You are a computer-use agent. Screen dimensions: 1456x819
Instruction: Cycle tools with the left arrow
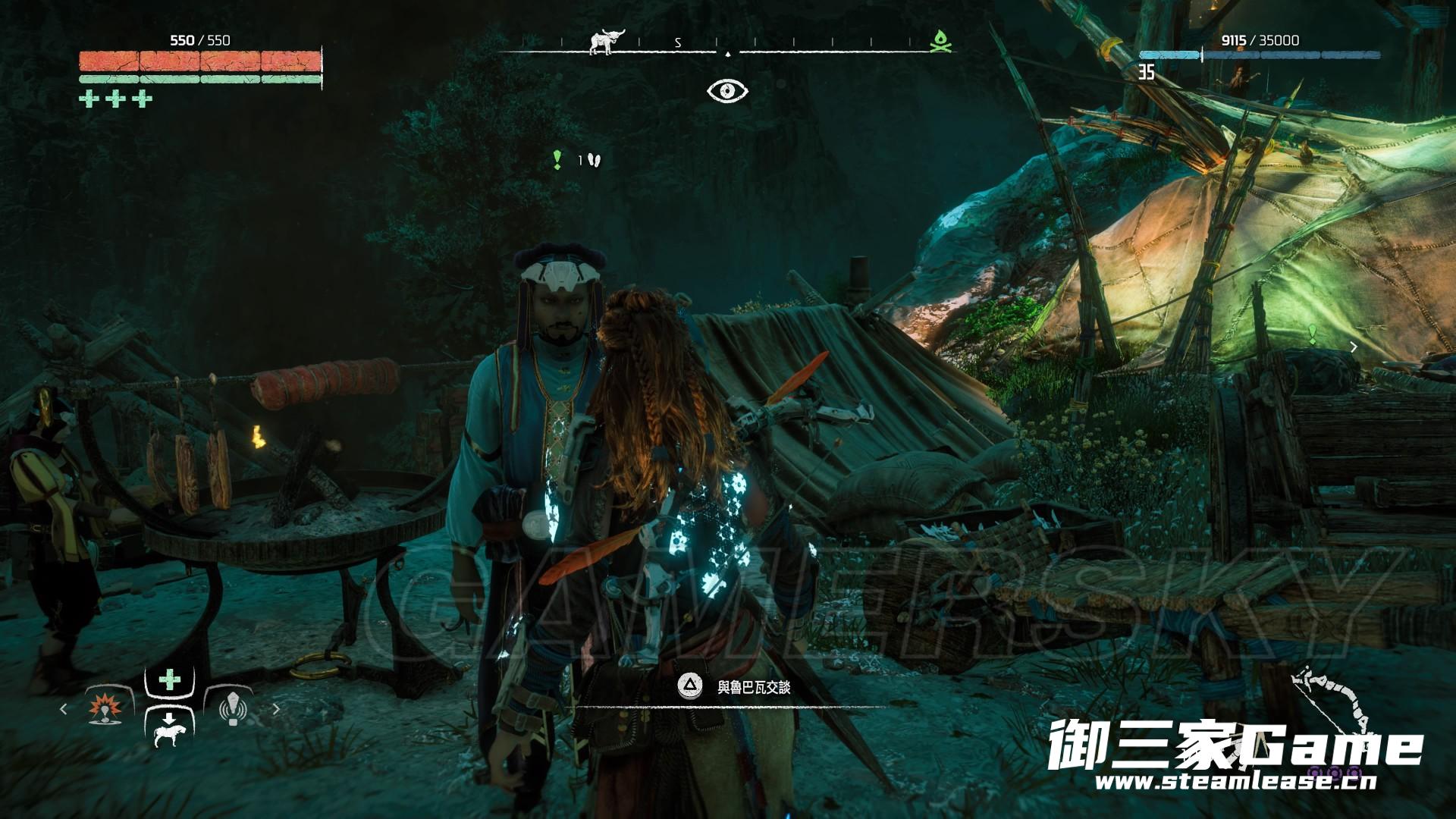click(x=63, y=709)
